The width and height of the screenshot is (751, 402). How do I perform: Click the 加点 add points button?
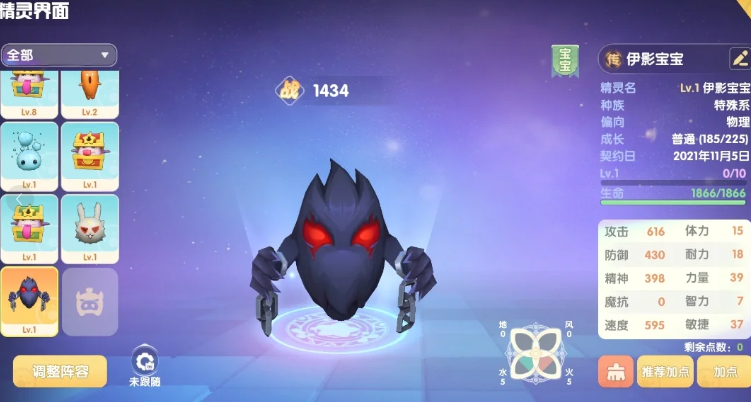click(725, 371)
